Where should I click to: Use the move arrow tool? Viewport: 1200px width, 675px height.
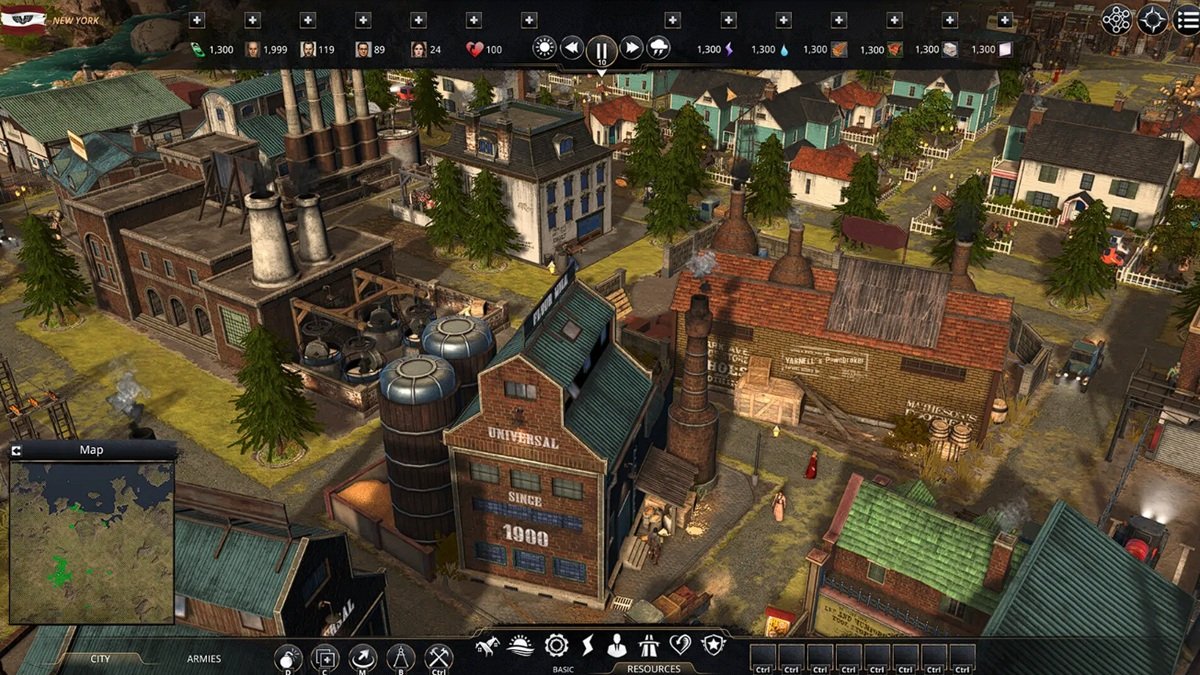[x=363, y=657]
